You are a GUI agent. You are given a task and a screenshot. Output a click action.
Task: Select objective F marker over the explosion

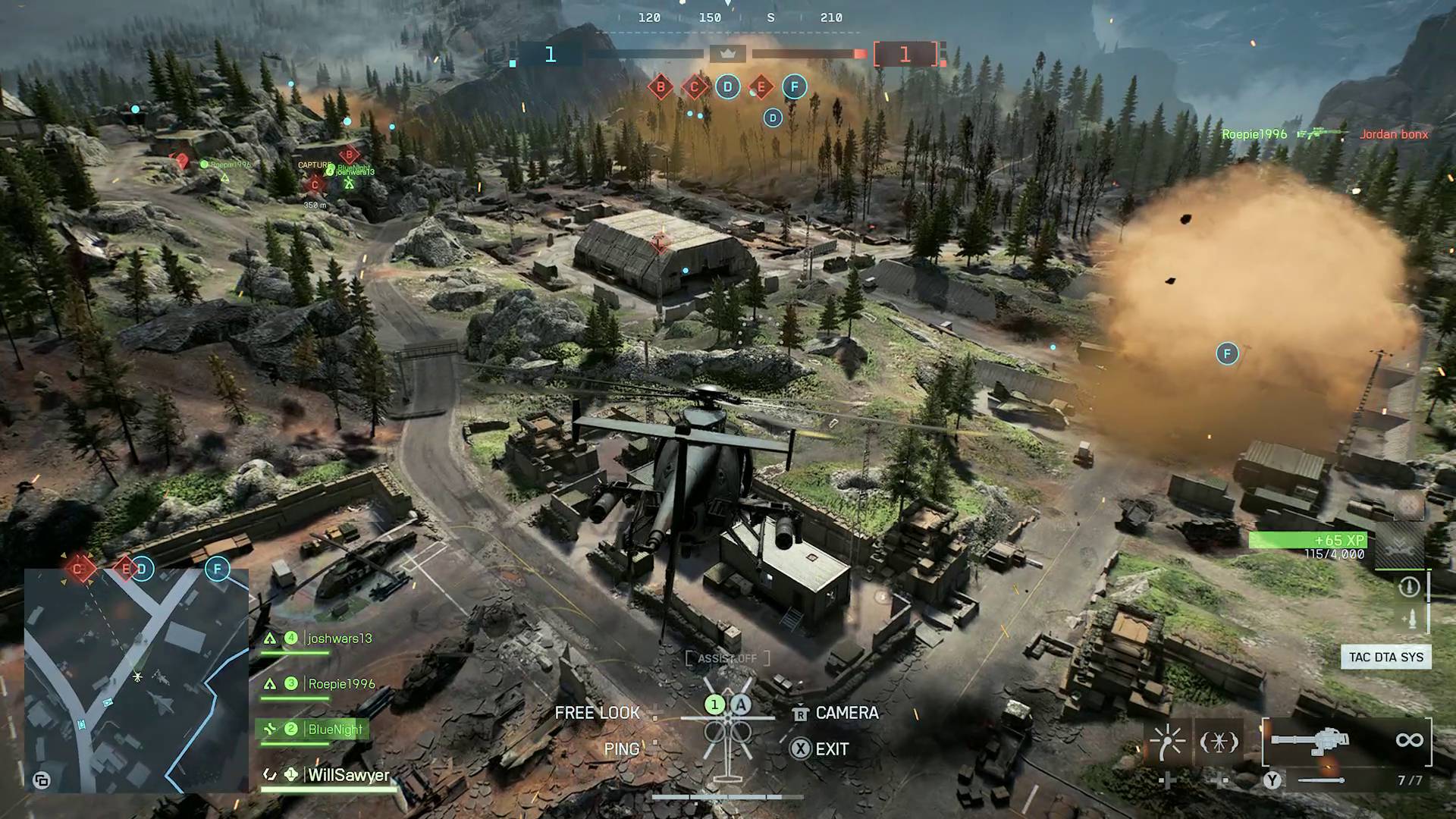click(x=1226, y=353)
